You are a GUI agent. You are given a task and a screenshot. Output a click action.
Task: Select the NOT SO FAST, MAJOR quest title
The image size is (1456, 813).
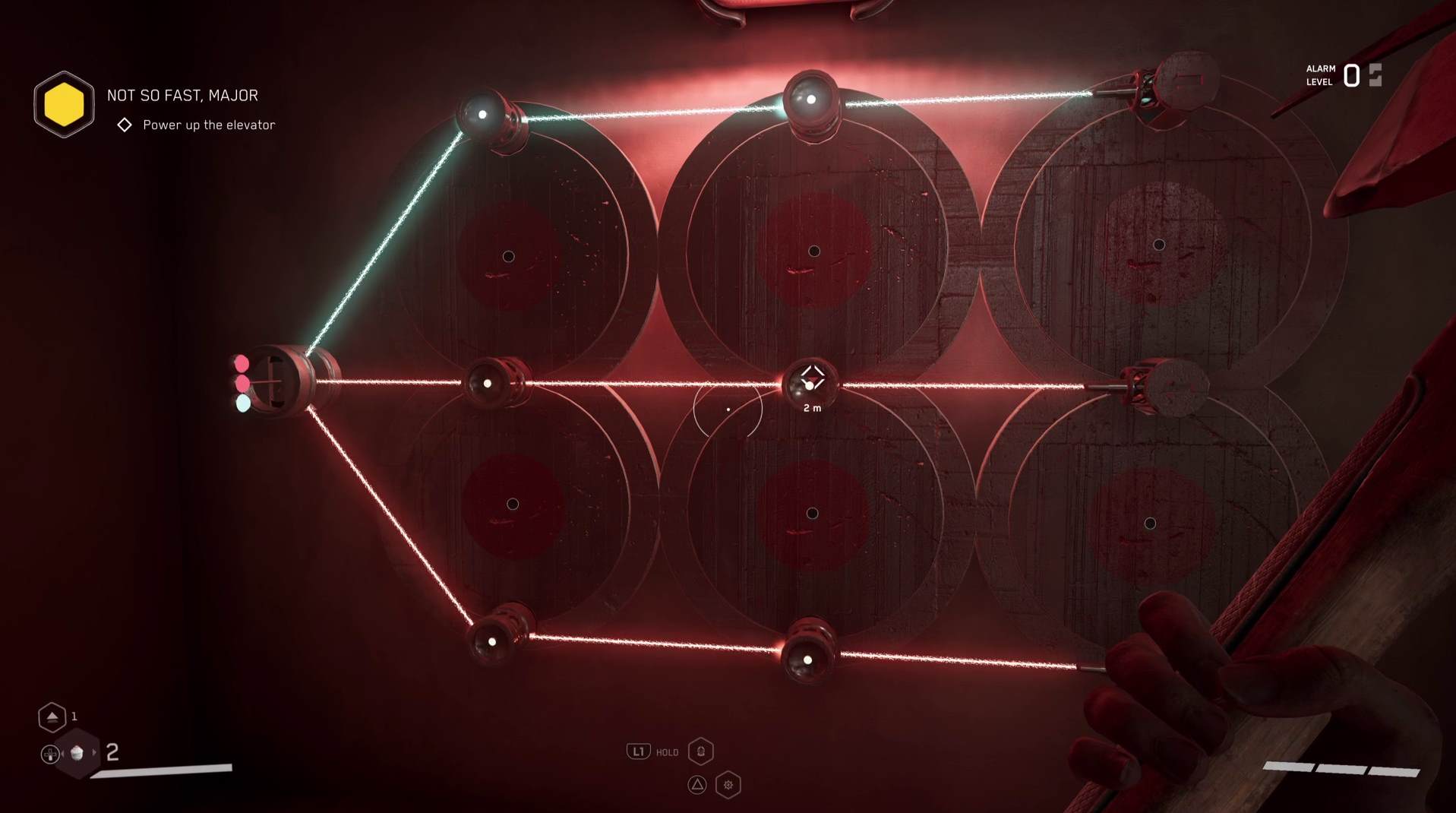coord(182,95)
